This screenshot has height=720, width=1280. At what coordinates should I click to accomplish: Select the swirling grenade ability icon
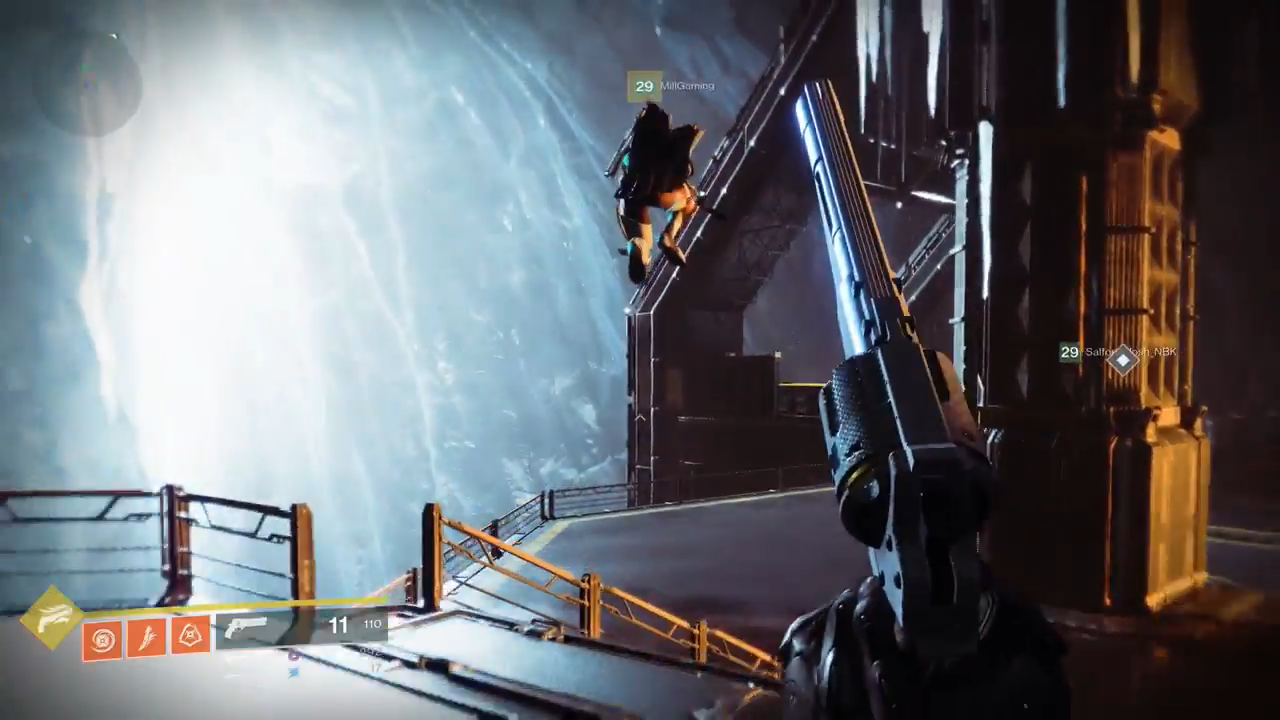102,638
